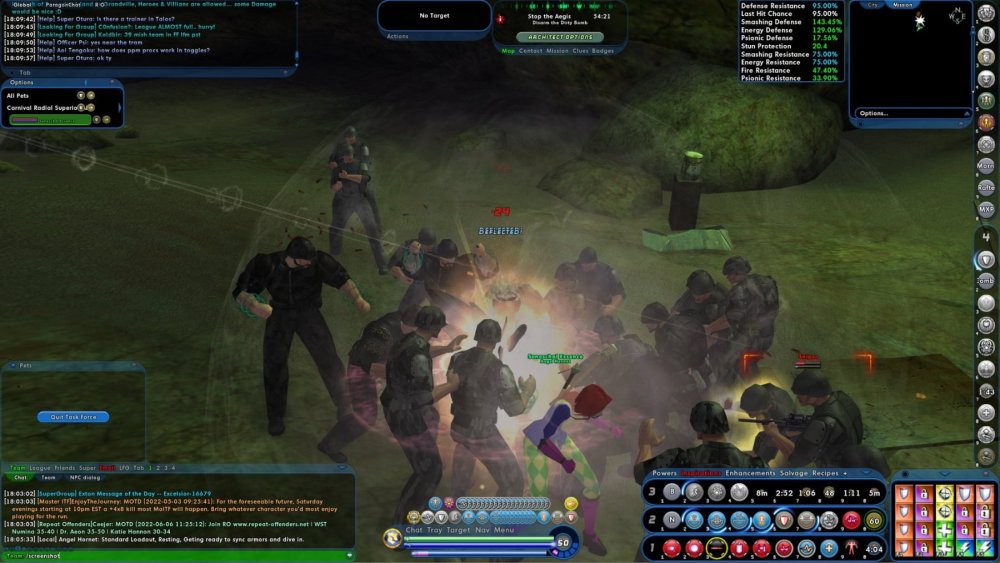Open Architect Options in the mission tracker

(561, 36)
